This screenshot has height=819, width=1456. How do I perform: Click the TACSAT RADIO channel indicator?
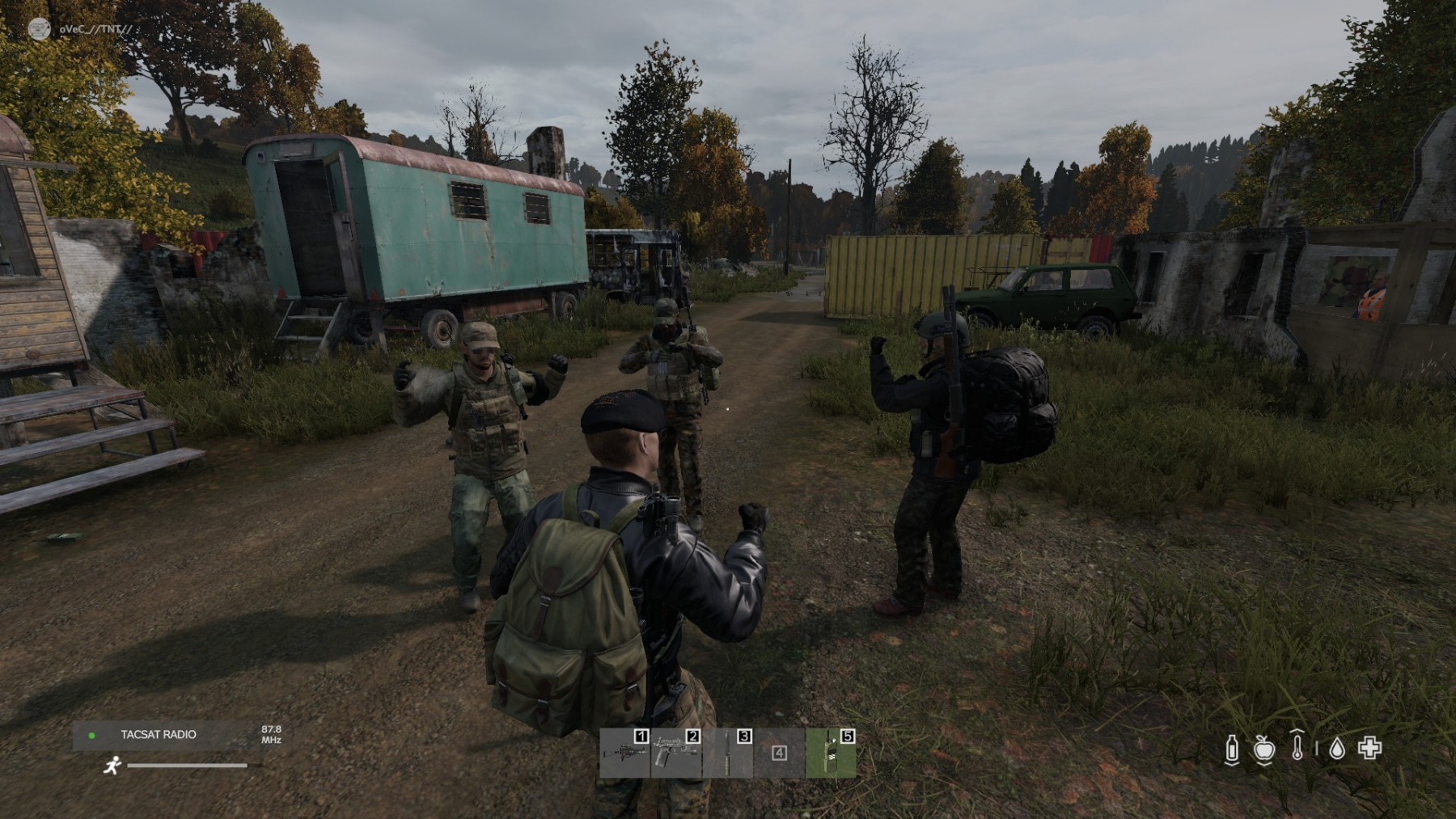tap(158, 735)
